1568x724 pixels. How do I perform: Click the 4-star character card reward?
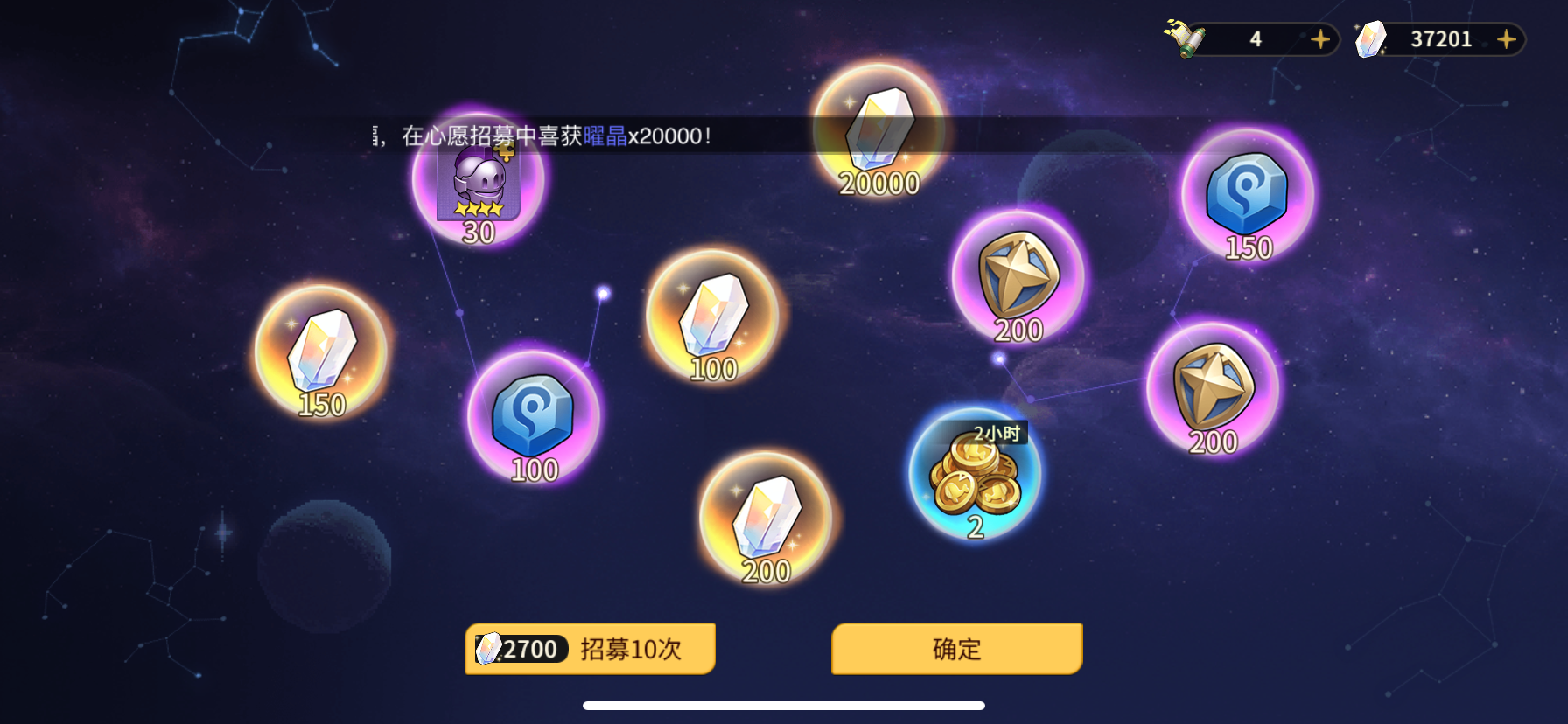480,181
